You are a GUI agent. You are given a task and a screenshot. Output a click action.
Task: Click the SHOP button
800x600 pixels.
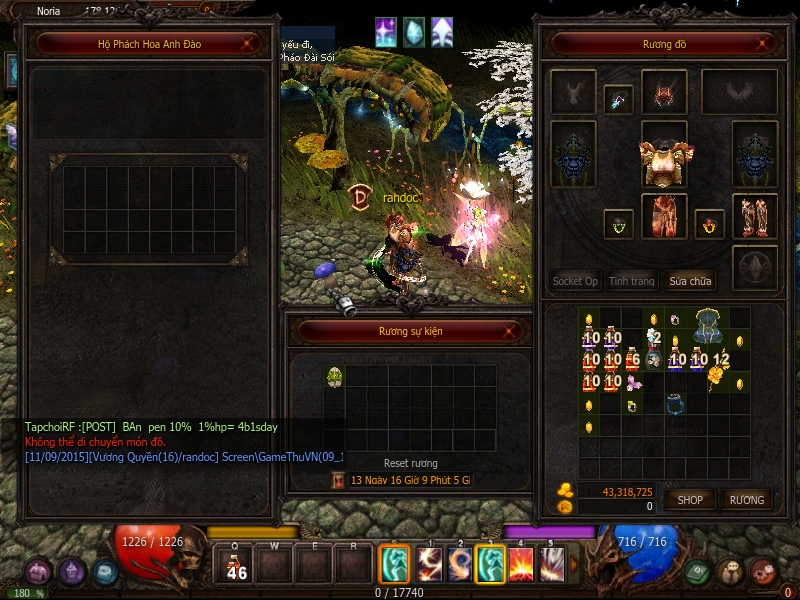tap(690, 499)
